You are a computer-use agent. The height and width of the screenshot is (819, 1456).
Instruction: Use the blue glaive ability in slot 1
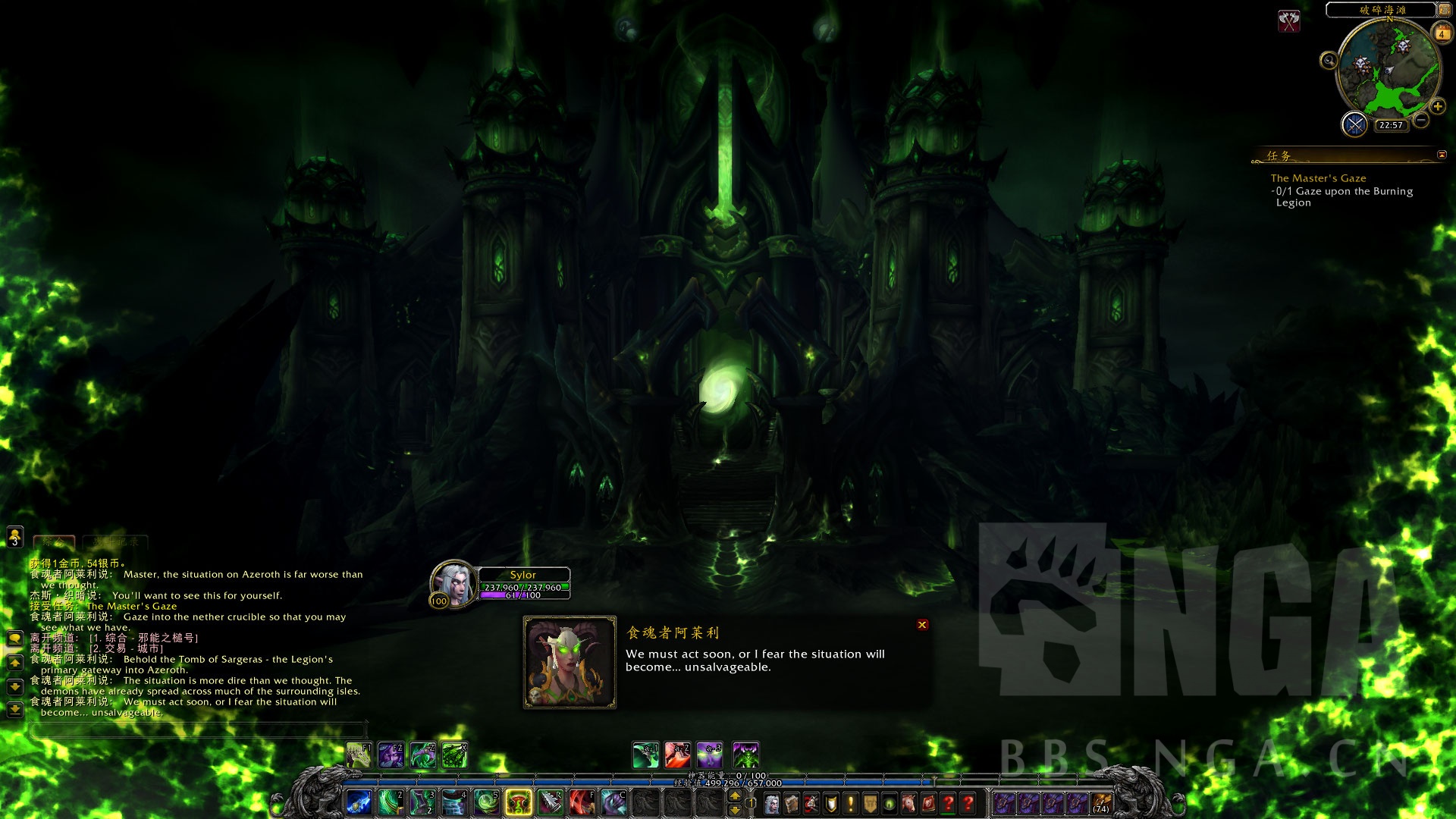click(x=359, y=802)
